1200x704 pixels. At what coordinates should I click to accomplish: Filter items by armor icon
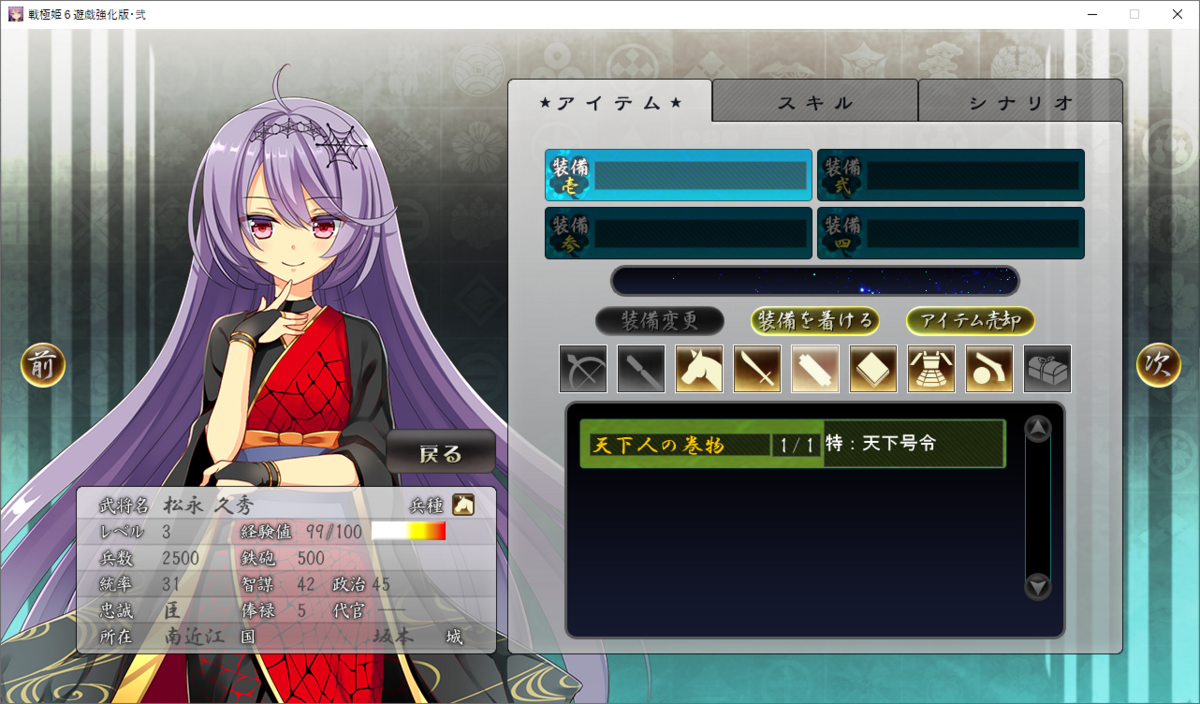tap(931, 369)
